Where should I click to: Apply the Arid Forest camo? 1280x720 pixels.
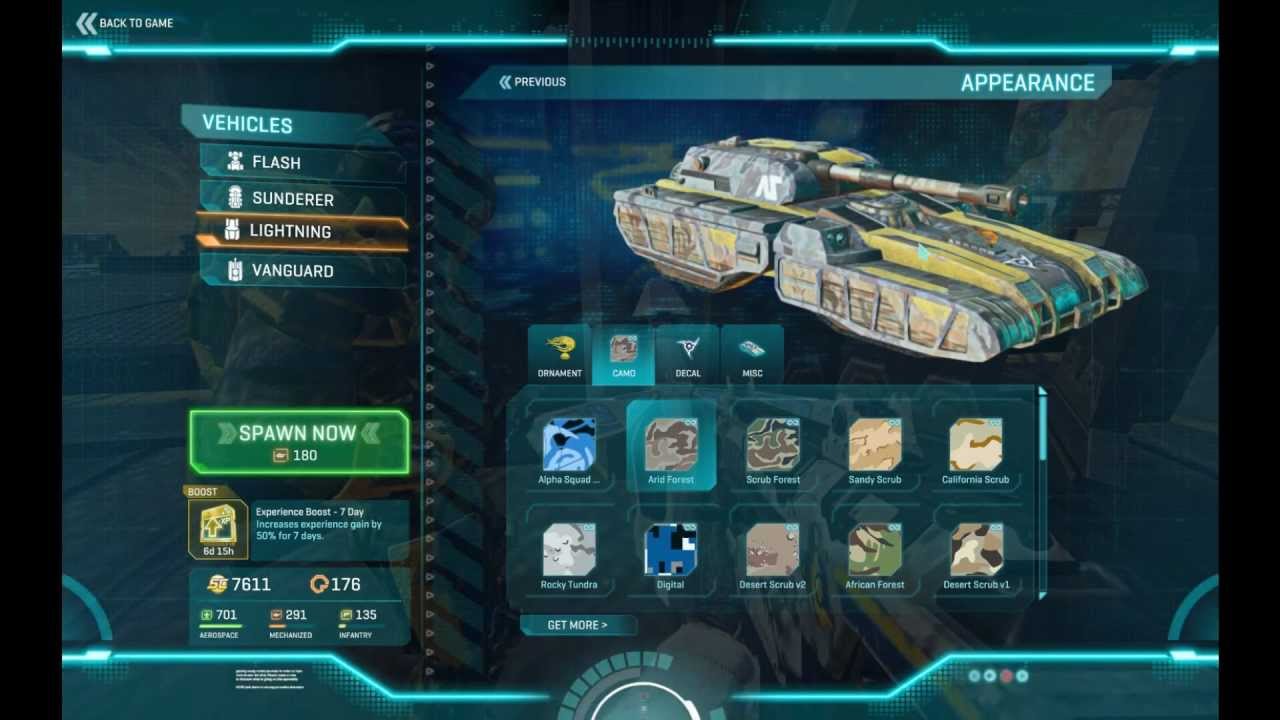tap(670, 443)
